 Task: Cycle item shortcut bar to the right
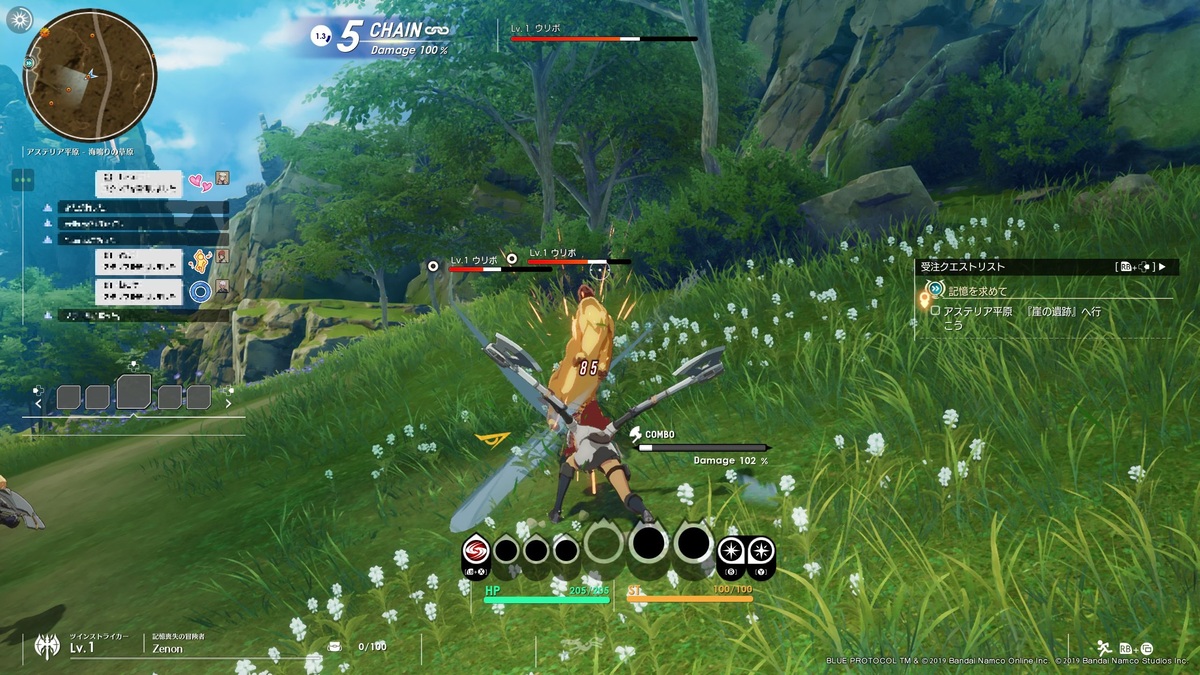tap(228, 404)
